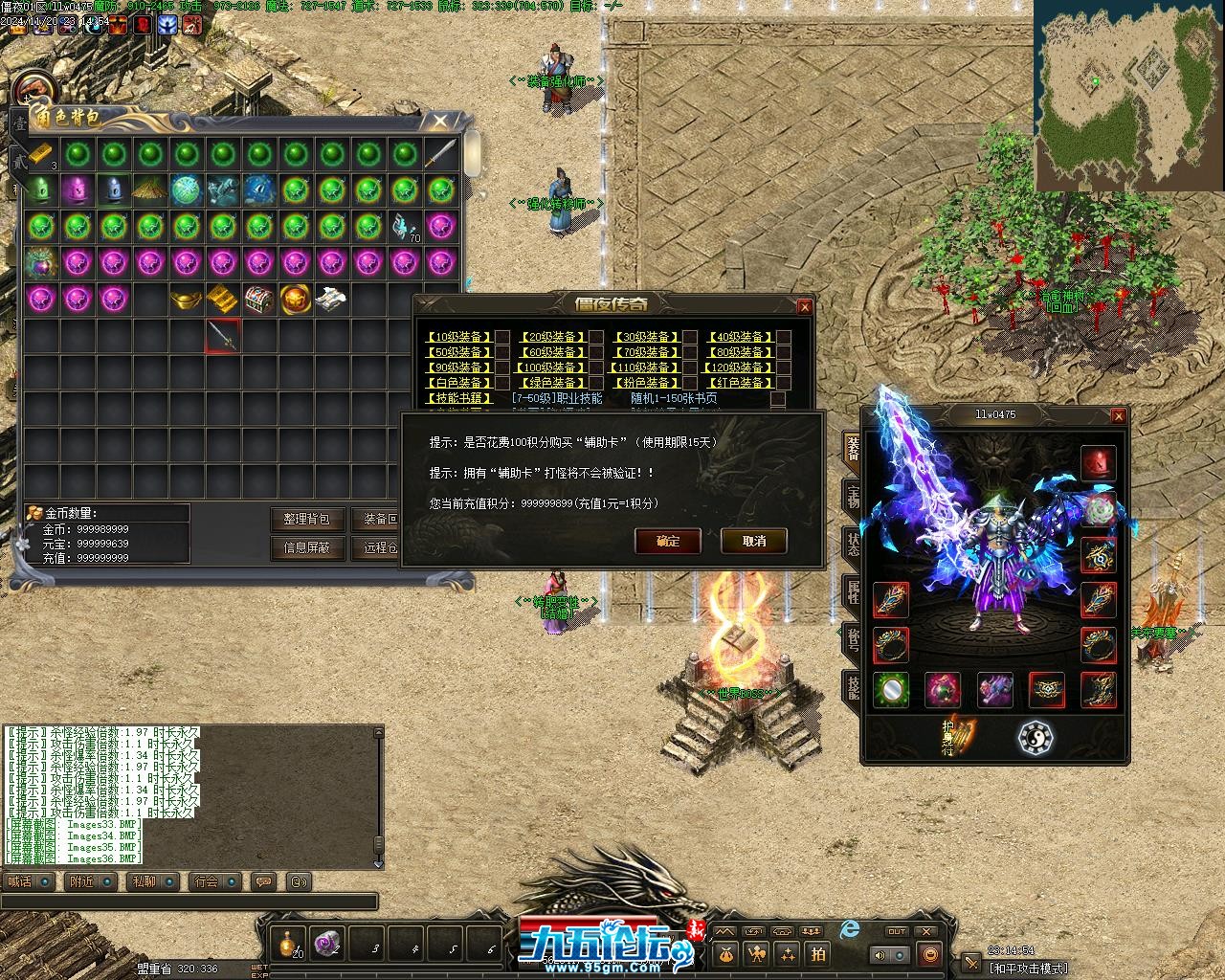Open the auction via the 拍 button
This screenshot has height=980, width=1225.
818,953
